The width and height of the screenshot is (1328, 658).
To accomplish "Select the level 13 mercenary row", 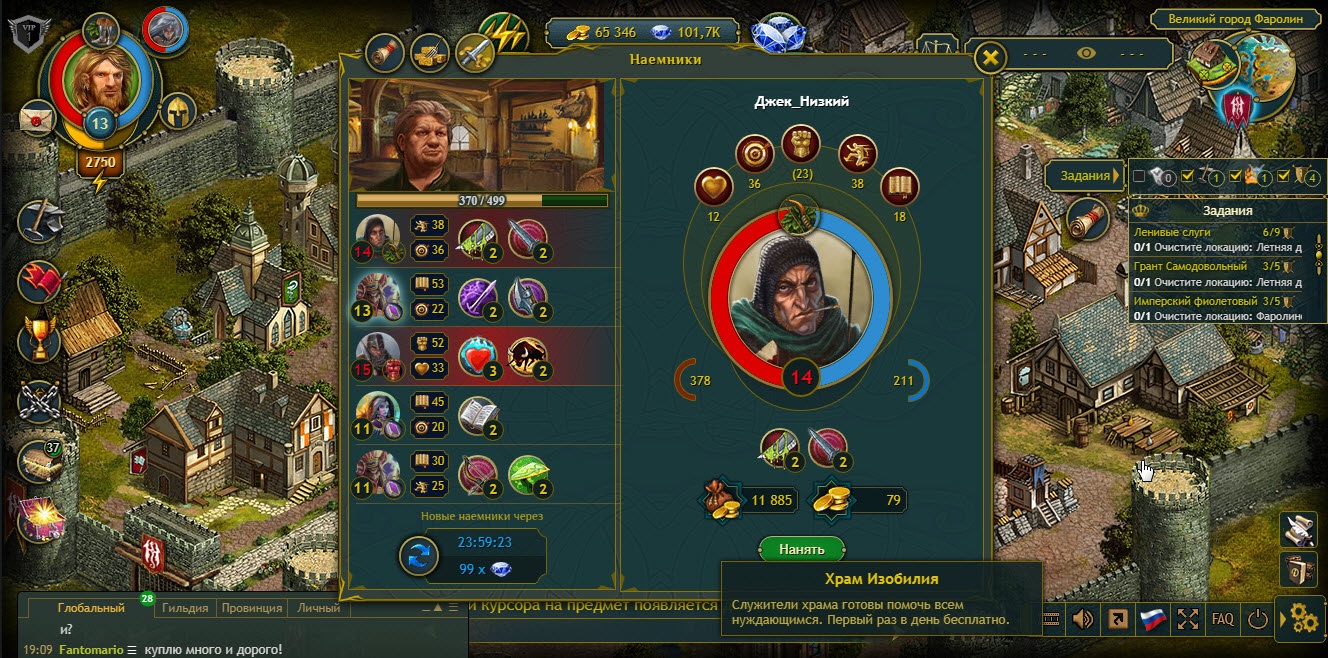I will 480,297.
